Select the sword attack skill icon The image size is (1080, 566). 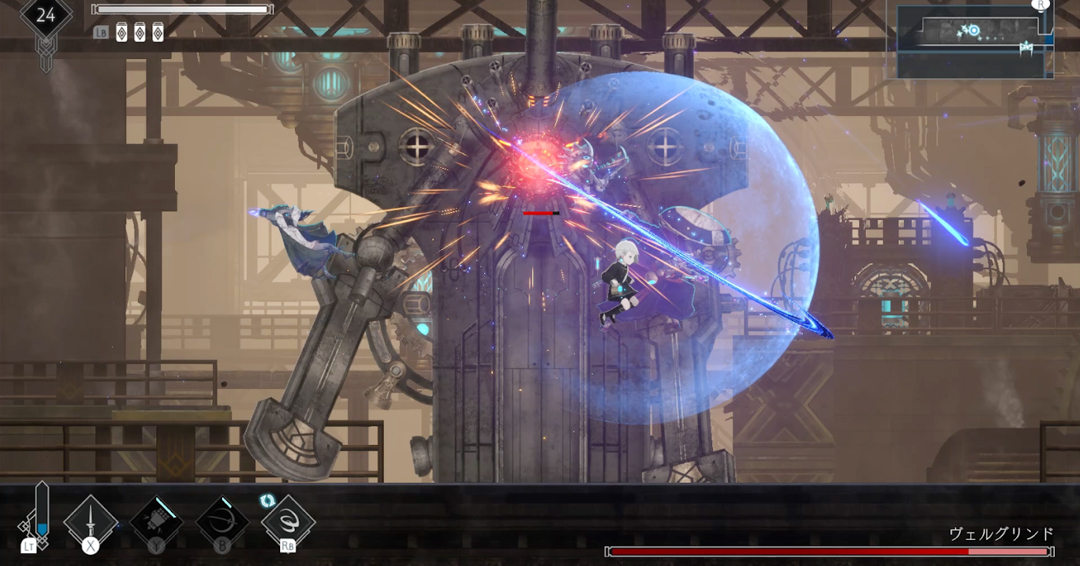point(91,520)
